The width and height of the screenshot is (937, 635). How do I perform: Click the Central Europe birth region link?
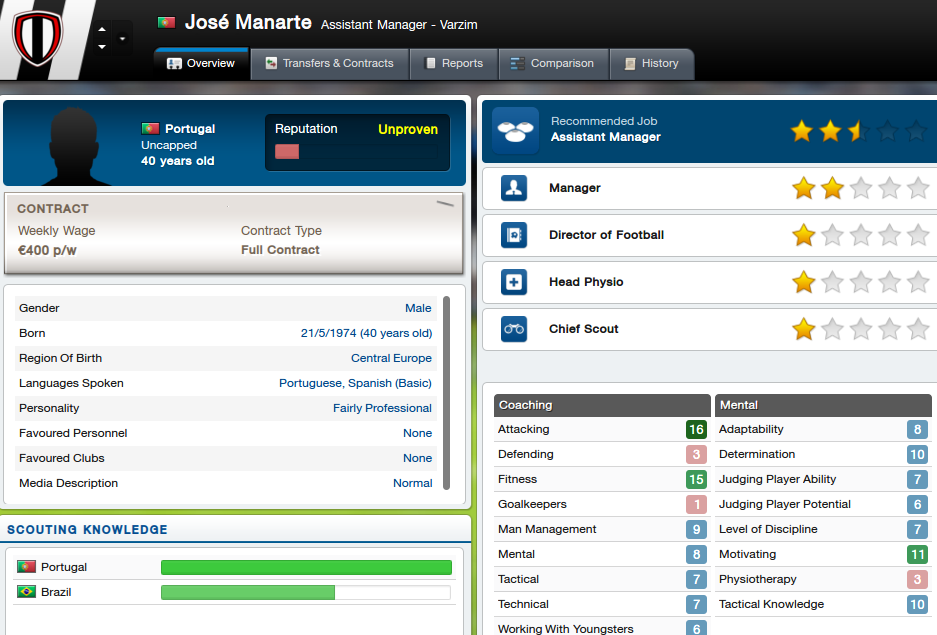[x=391, y=358]
